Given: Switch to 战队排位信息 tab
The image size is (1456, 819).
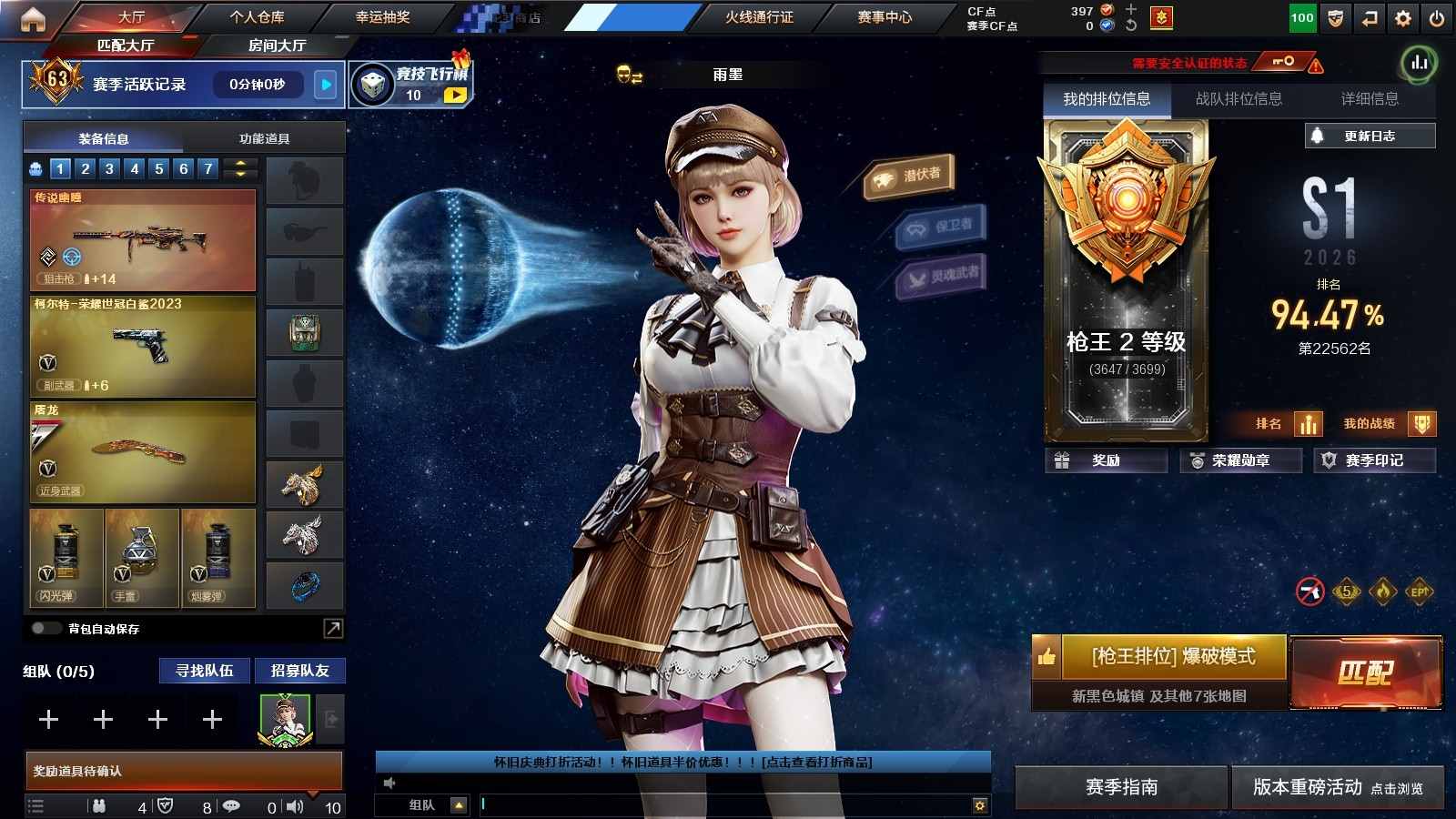Looking at the screenshot, I should [1239, 98].
